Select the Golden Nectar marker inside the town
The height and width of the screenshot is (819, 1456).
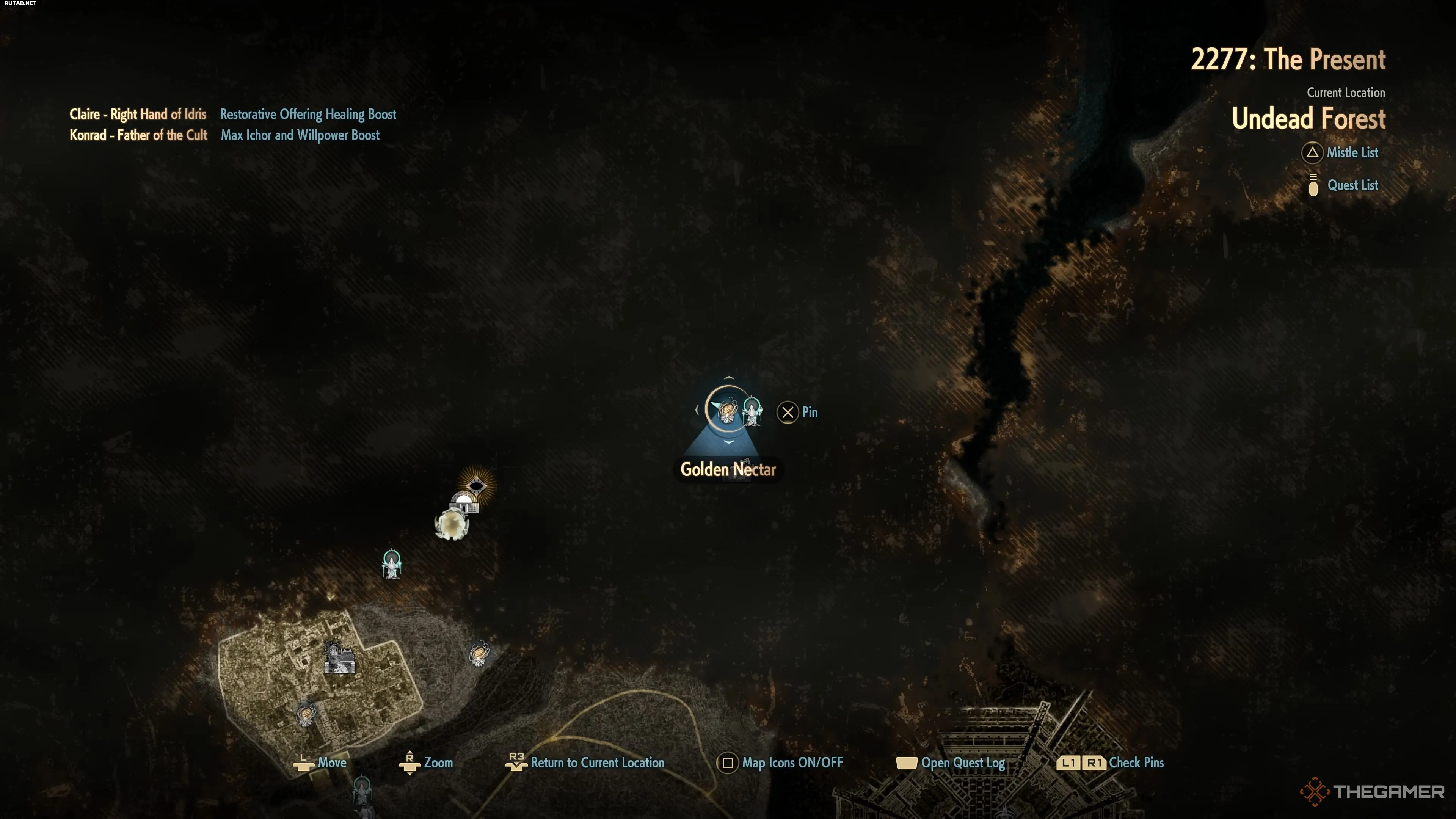point(306,714)
